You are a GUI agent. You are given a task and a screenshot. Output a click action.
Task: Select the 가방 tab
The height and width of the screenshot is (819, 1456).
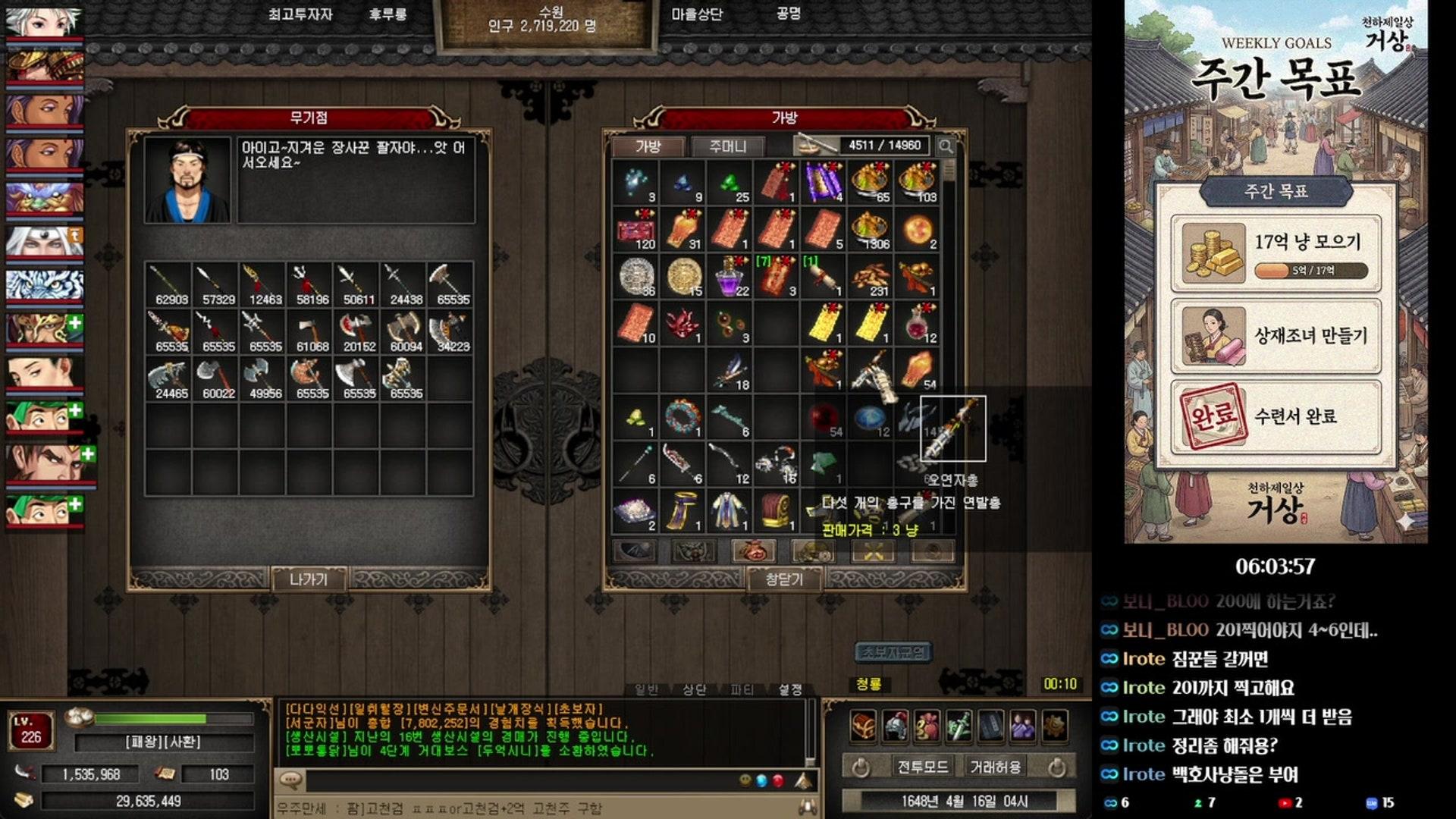point(648,146)
